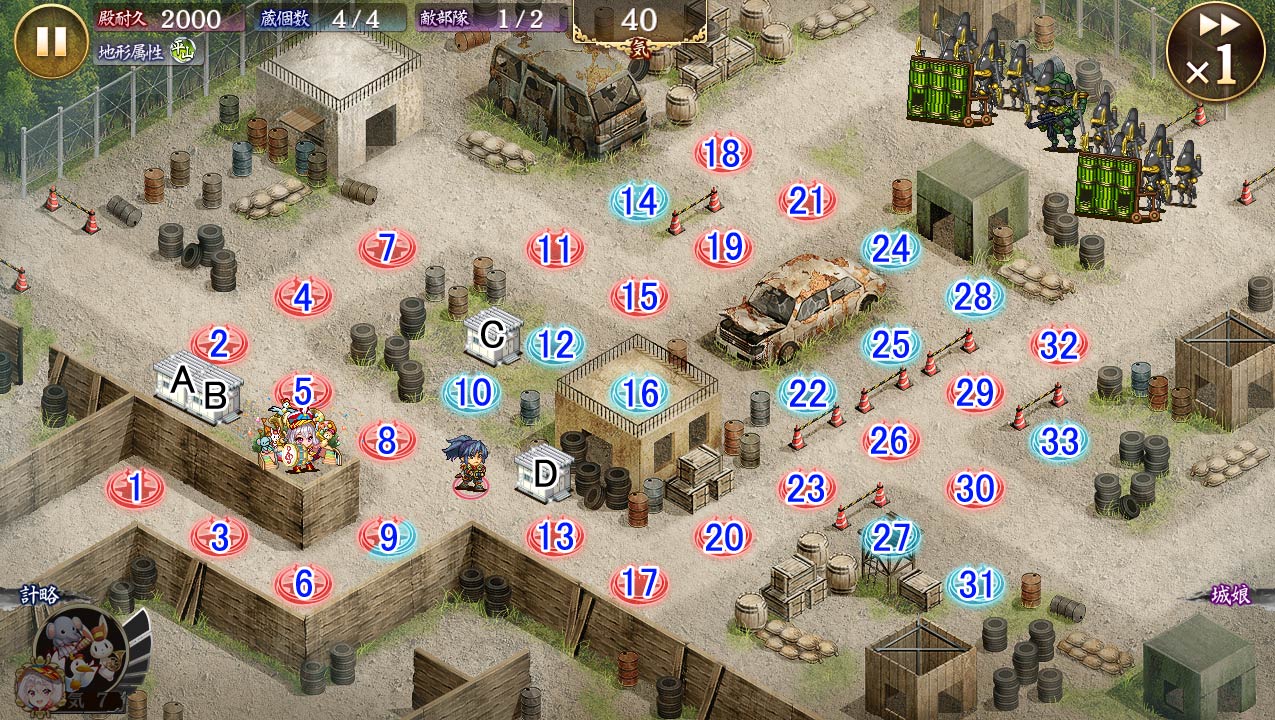This screenshot has width=1275, height=720.
Task: Activate the 計略 strategy skill icon
Action: (x=82, y=650)
